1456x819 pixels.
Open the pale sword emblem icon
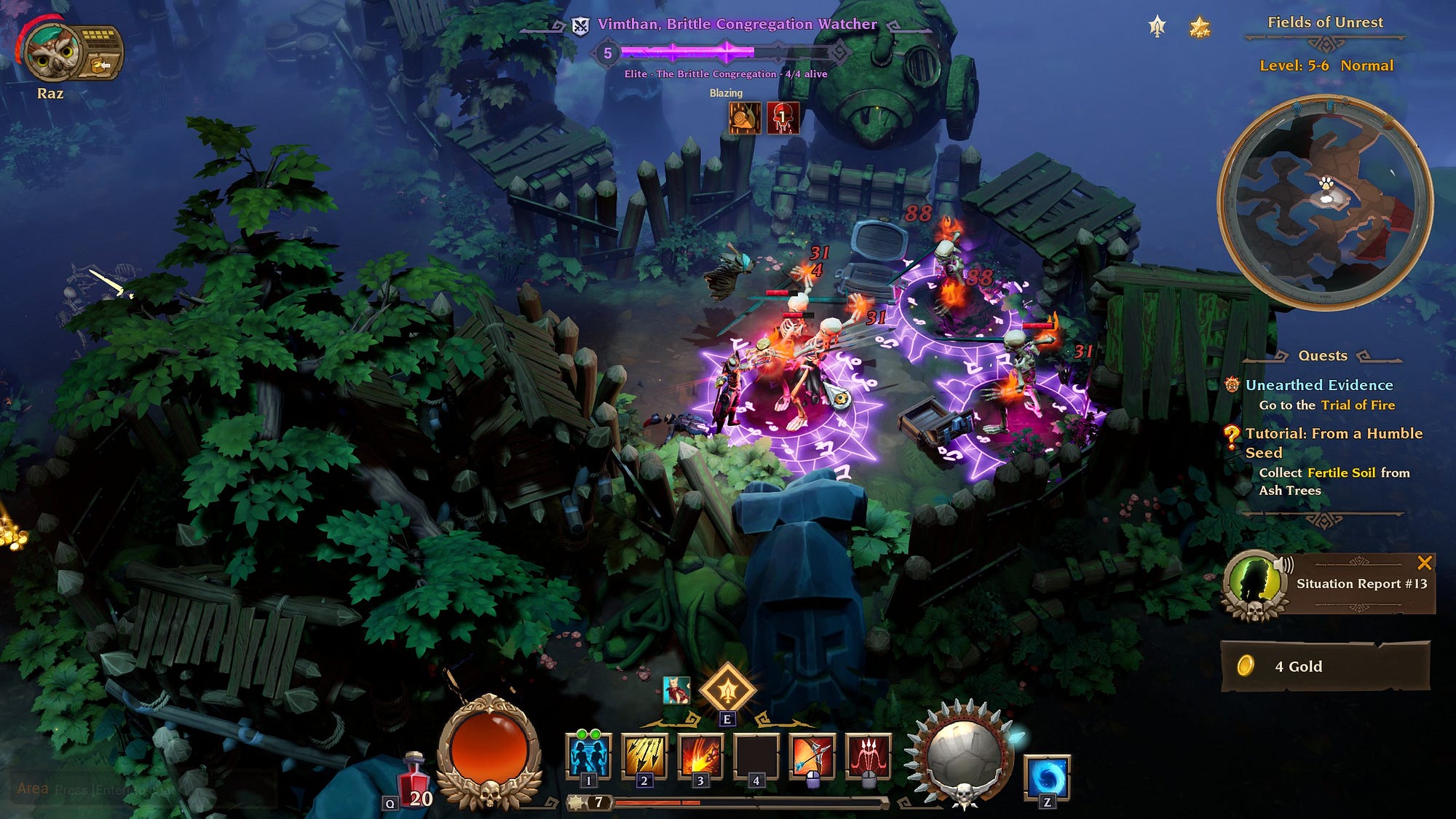pyautogui.click(x=1157, y=28)
